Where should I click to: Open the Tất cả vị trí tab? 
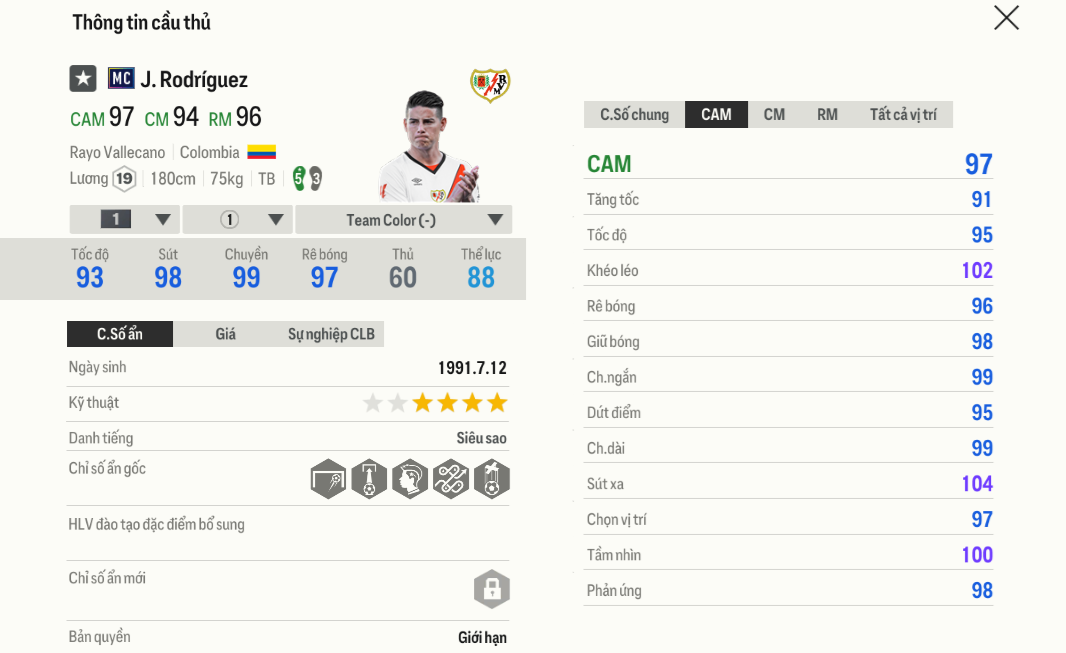(x=903, y=114)
